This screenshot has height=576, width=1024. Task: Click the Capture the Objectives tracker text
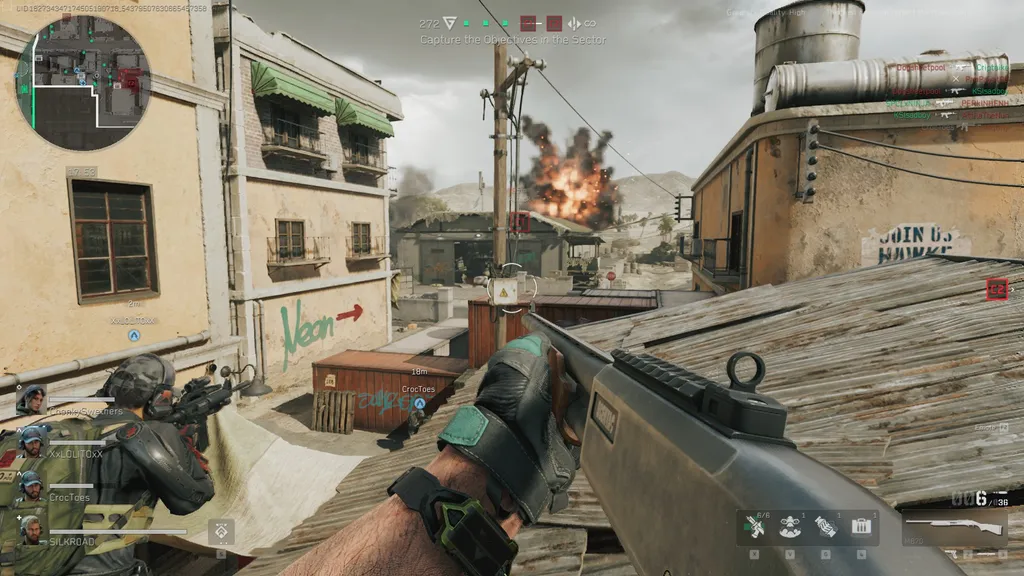(513, 40)
